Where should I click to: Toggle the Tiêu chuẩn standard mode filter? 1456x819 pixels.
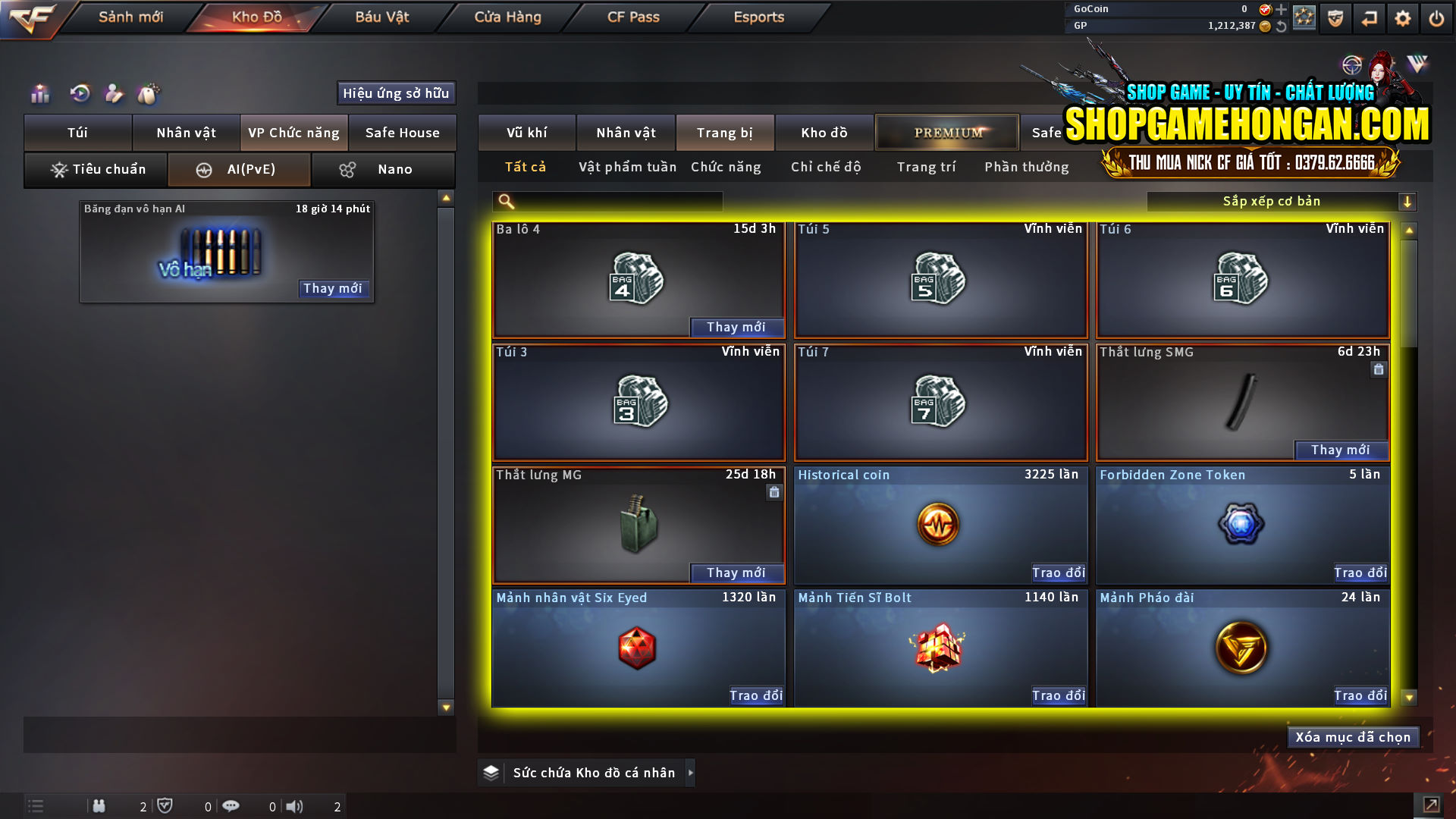tap(96, 169)
